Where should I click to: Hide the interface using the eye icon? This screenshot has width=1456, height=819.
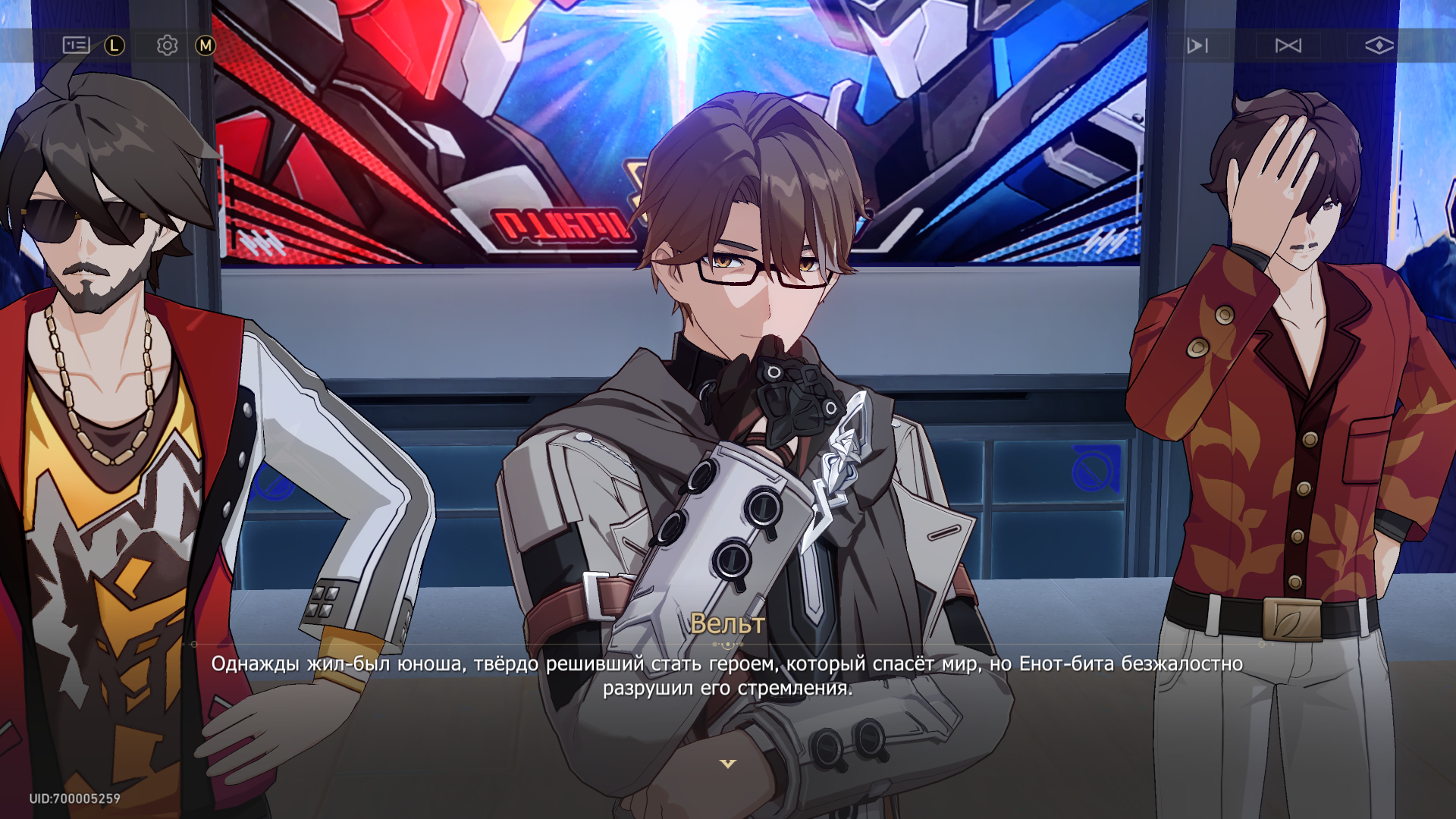pos(1379,45)
